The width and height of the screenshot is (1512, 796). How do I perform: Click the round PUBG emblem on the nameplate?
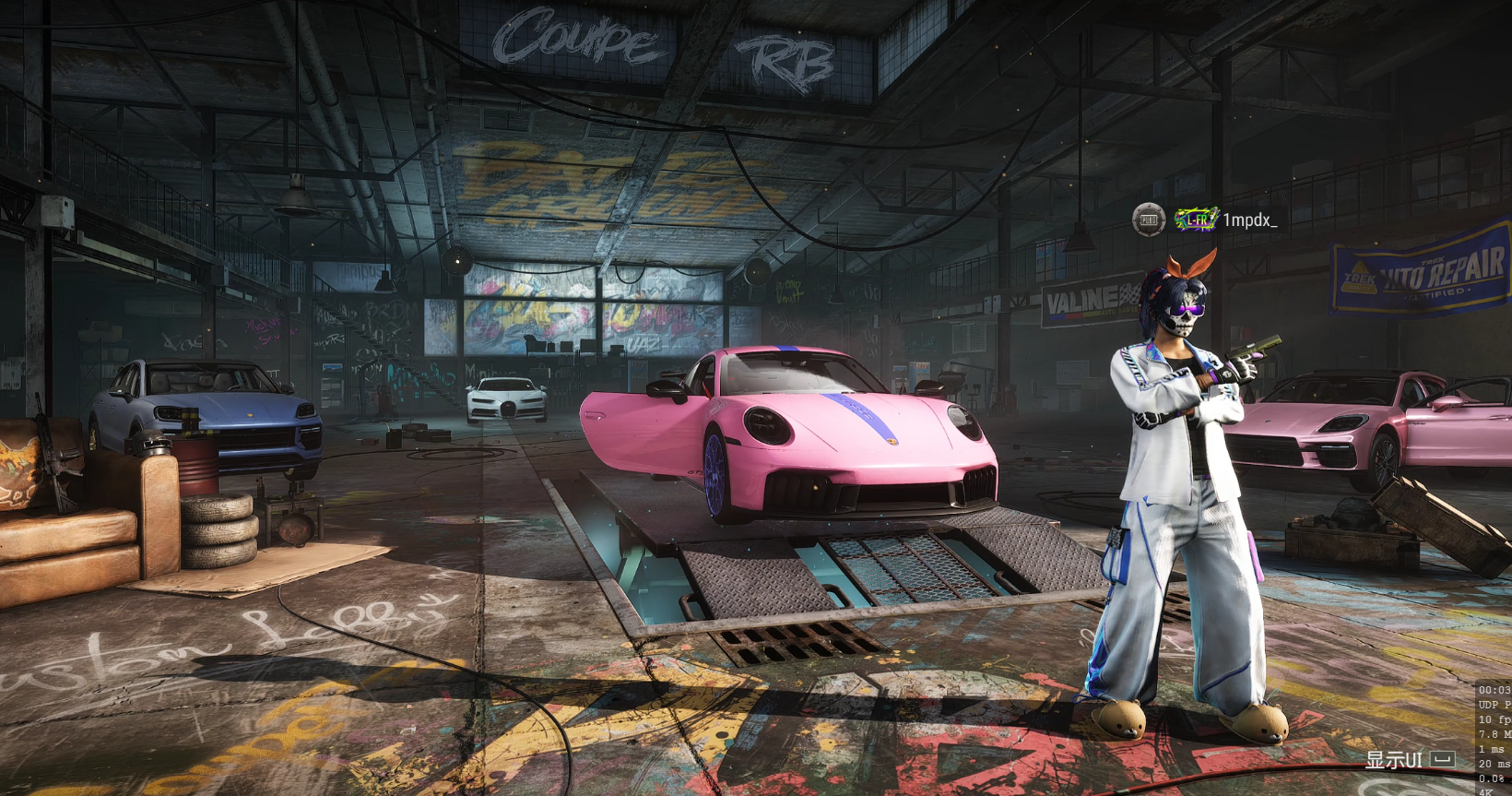pos(1149,220)
